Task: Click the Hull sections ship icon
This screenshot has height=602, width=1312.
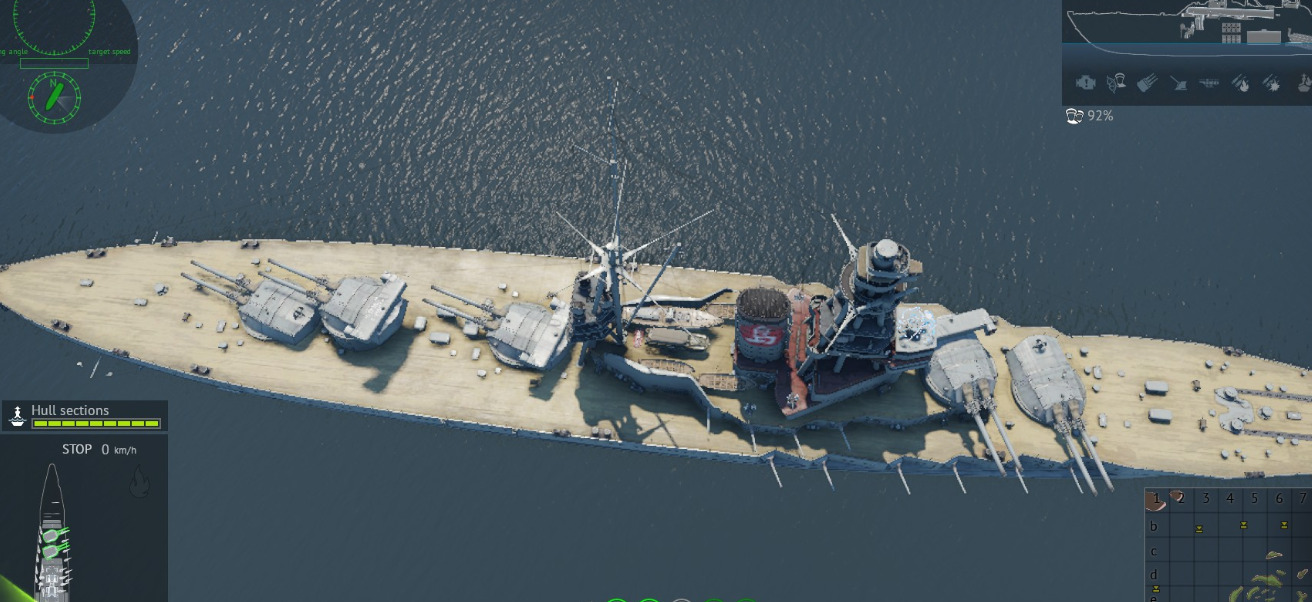Action: click(x=17, y=417)
